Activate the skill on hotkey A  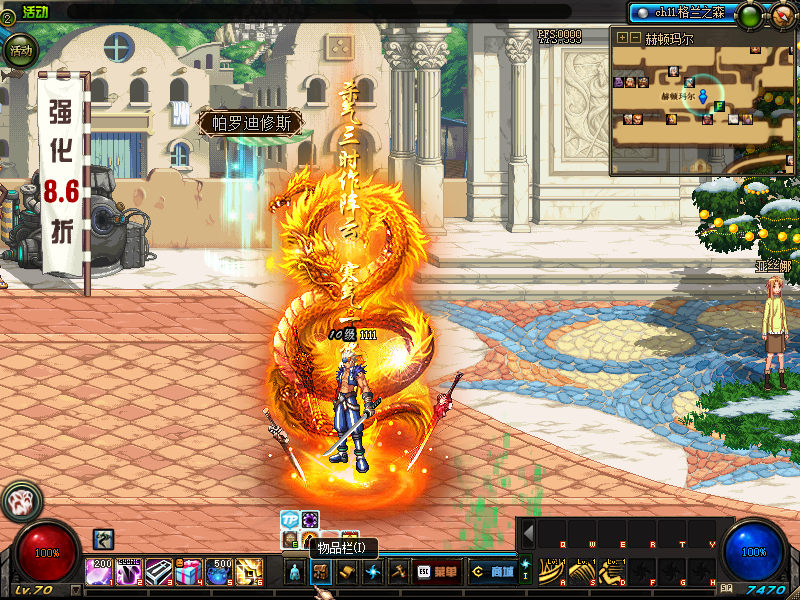point(552,571)
